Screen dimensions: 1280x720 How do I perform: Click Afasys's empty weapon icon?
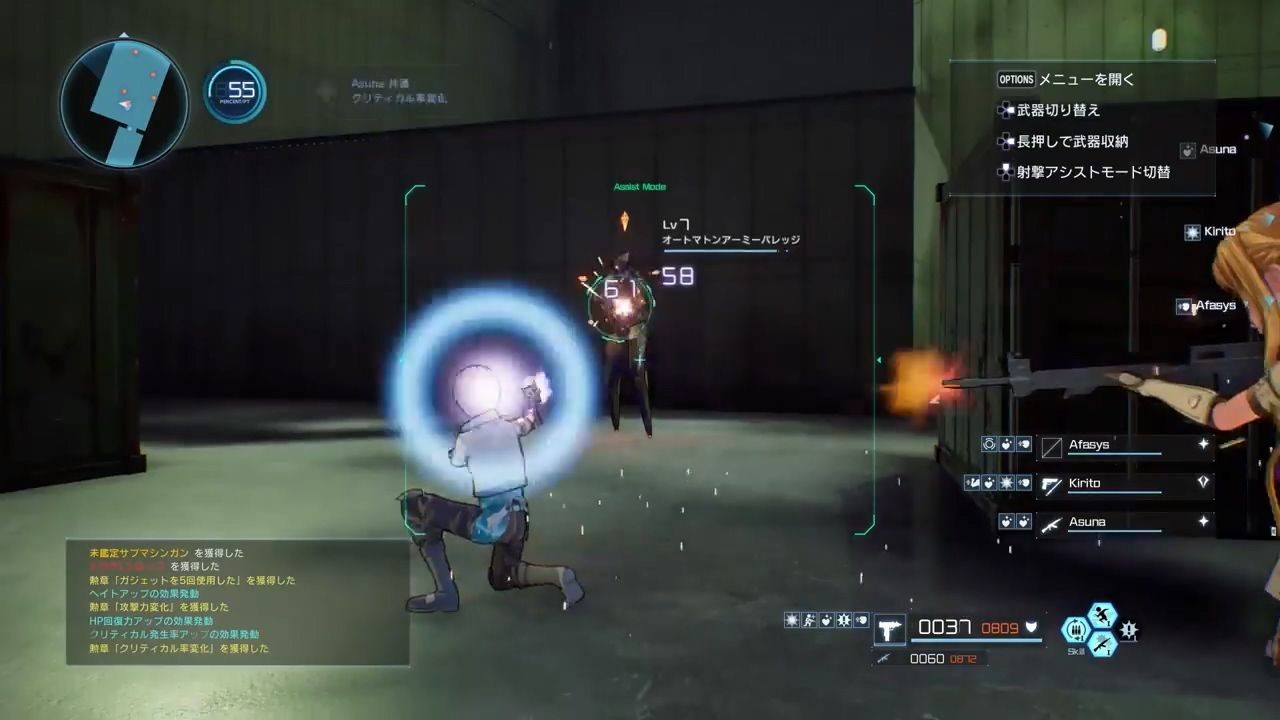click(x=1051, y=447)
